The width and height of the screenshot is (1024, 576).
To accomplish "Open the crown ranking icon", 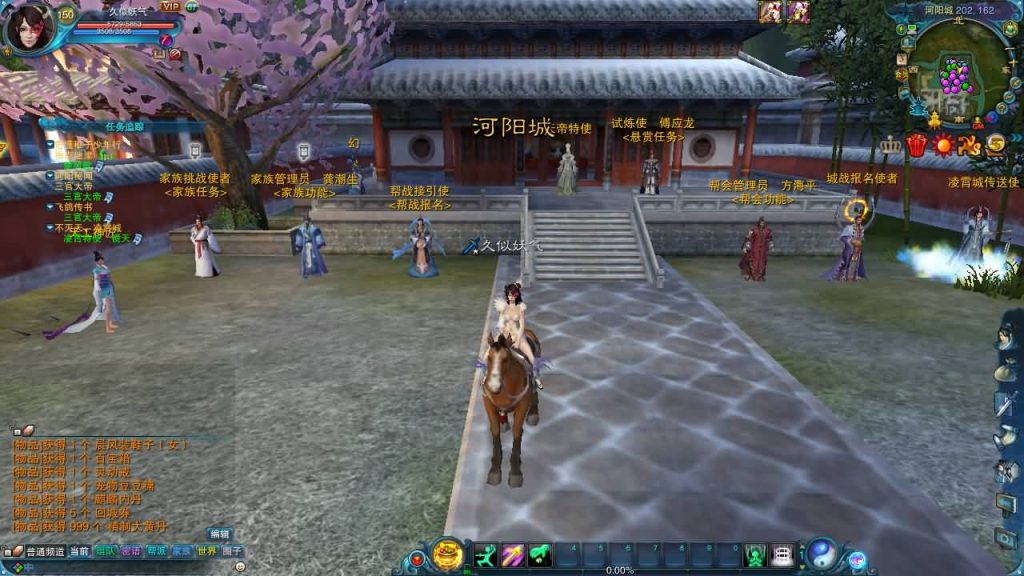I will click(x=890, y=146).
